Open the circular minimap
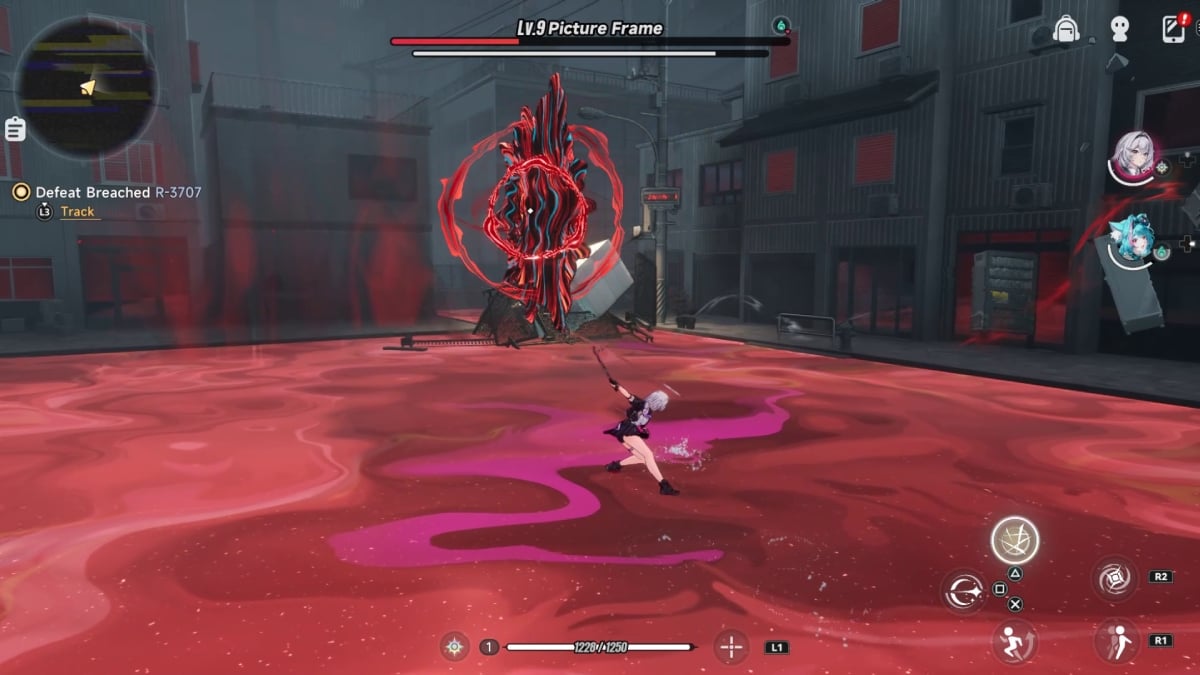The width and height of the screenshot is (1200, 675). (86, 87)
